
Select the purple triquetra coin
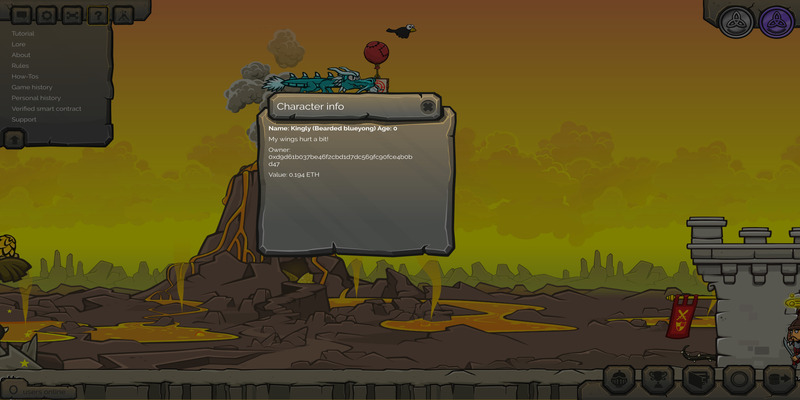pos(776,21)
